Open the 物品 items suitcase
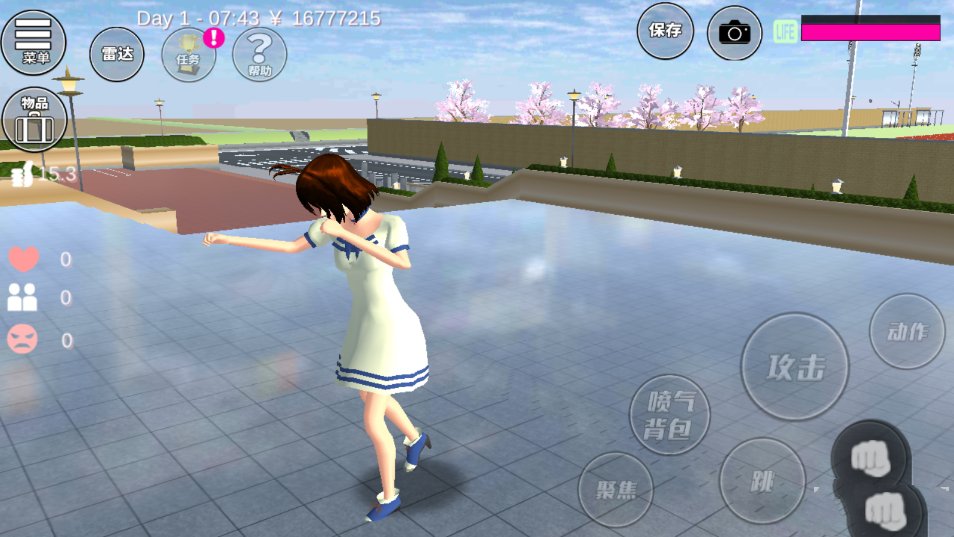This screenshot has width=954, height=537. click(x=35, y=119)
